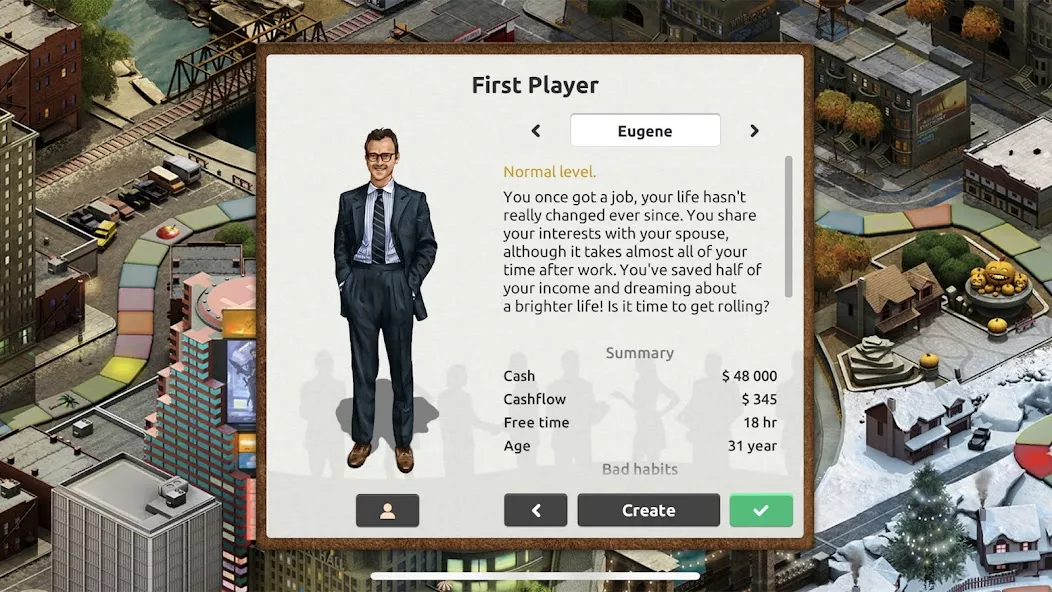1052x592 pixels.
Task: Go back with the bottom arrow button
Action: (535, 510)
